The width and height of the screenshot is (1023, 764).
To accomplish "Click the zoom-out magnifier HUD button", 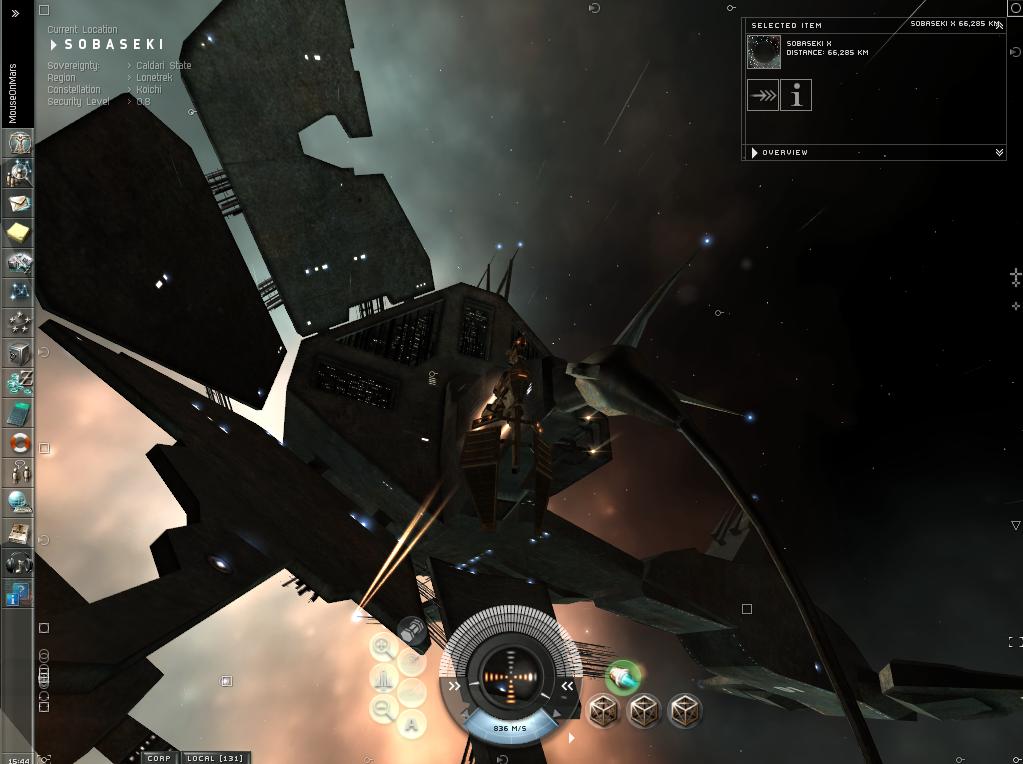I will [x=382, y=710].
